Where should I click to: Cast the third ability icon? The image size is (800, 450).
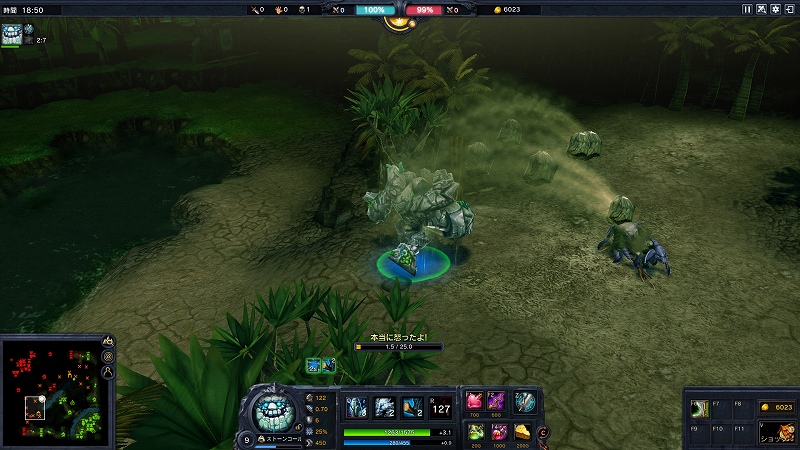(412, 407)
